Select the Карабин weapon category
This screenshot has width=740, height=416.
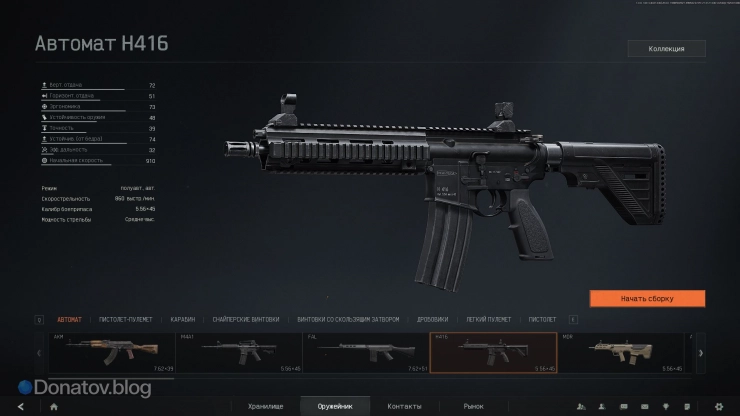pyautogui.click(x=182, y=319)
